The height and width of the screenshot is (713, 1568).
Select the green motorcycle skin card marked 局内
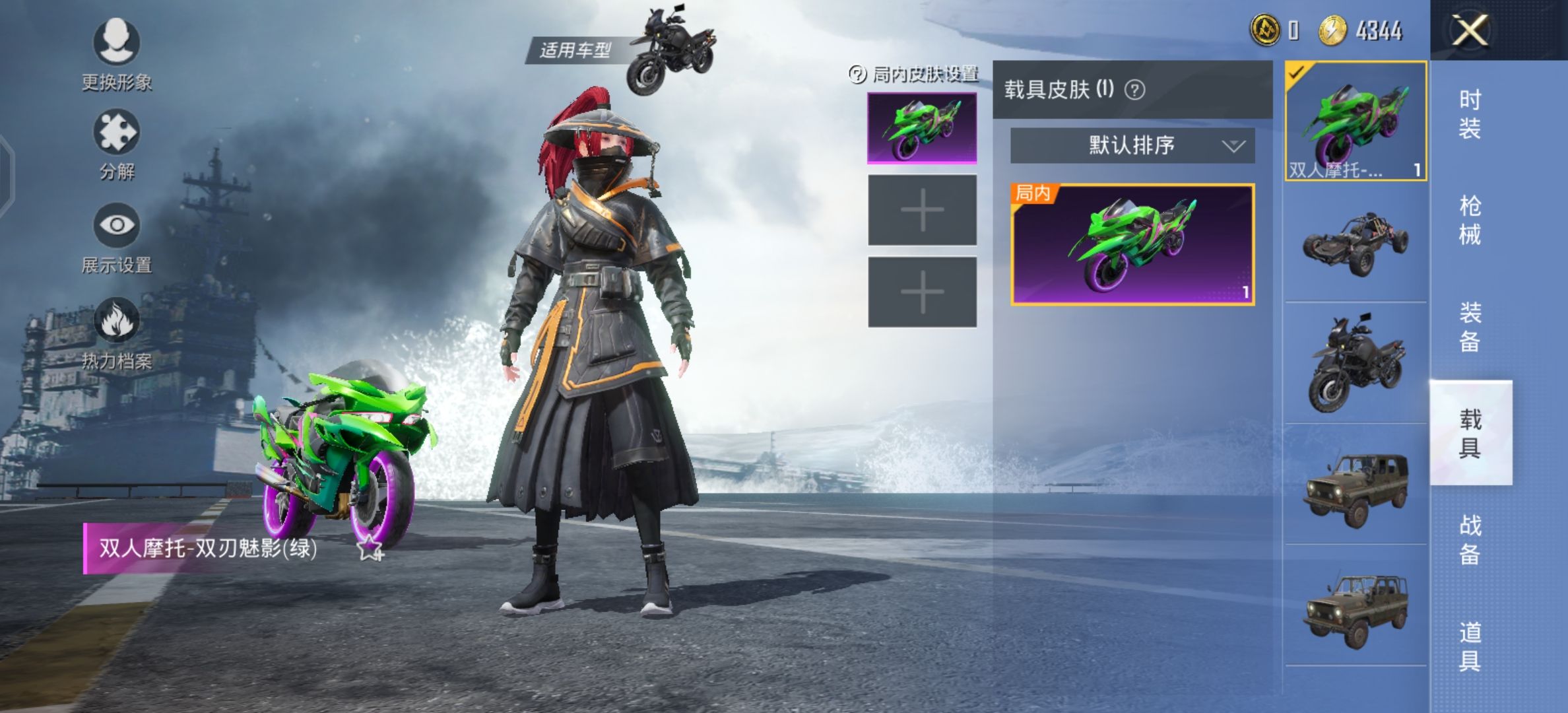(1132, 244)
